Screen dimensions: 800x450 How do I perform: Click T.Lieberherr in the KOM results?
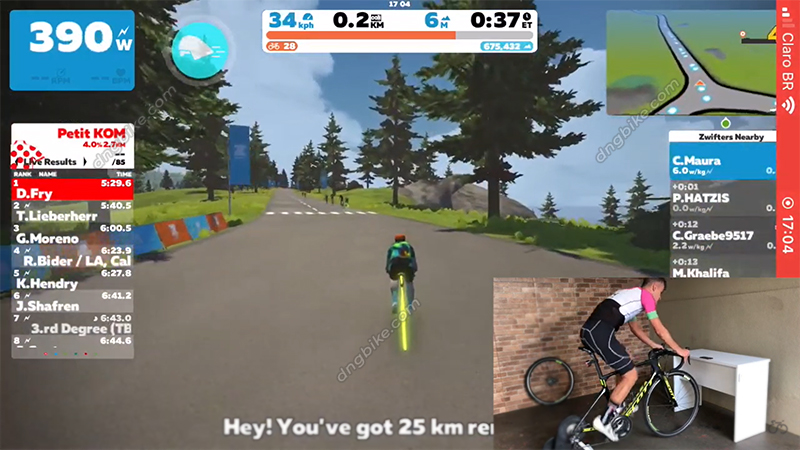click(72, 210)
